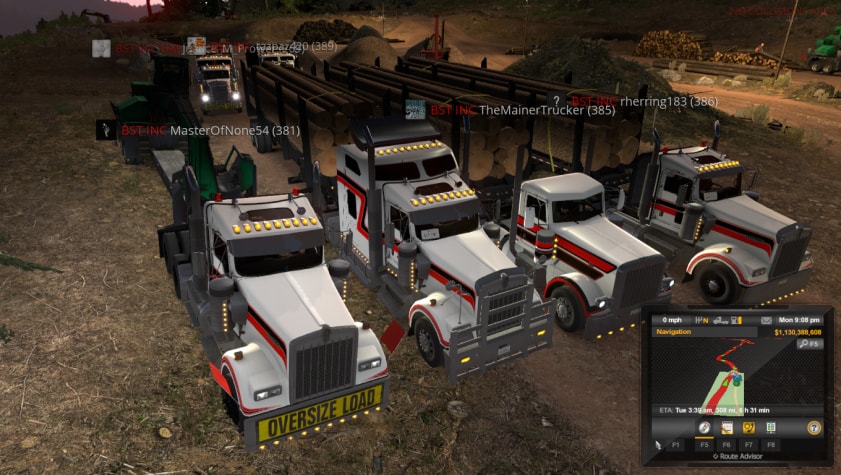Open the Route Advisor diagnostics tab
Screen dimensions: 841x475
[x=749, y=428]
